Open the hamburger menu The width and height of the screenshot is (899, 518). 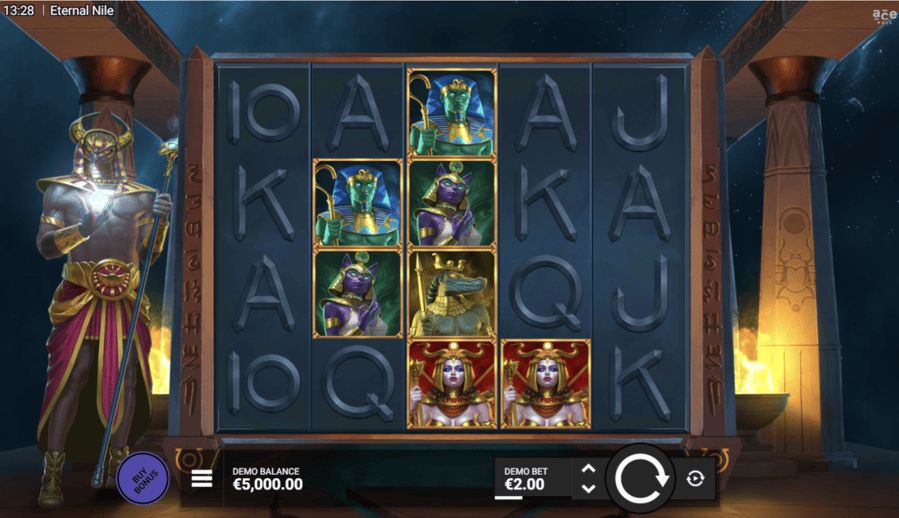(x=202, y=479)
